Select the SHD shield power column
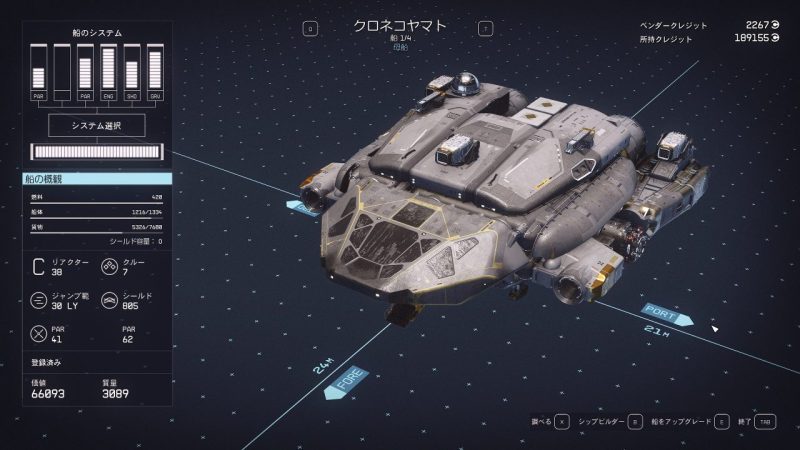 pyautogui.click(x=132, y=72)
